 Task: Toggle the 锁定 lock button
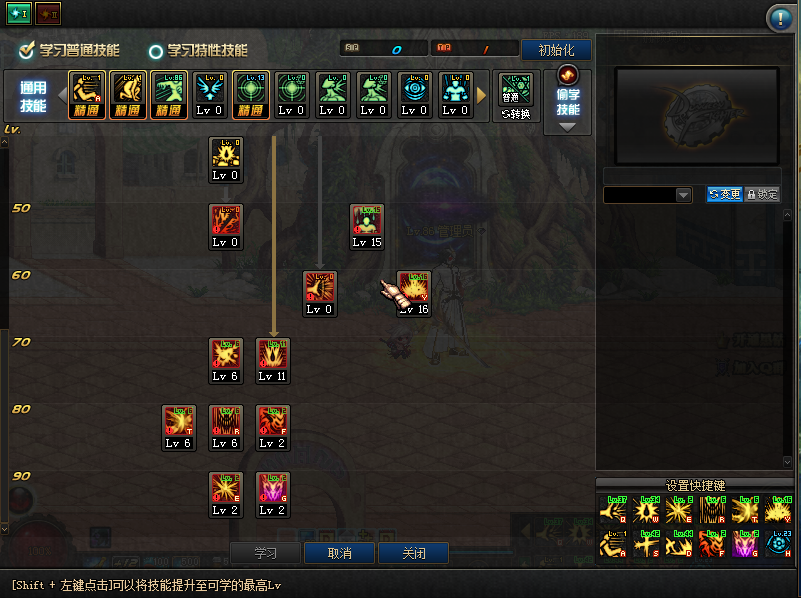point(762,194)
